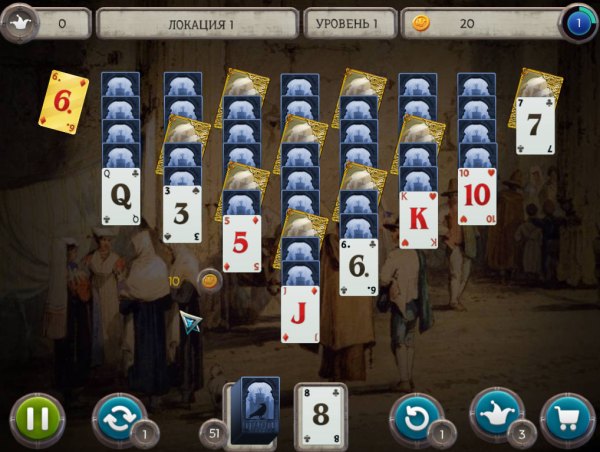Pick the 10 of hearts card

477,196
